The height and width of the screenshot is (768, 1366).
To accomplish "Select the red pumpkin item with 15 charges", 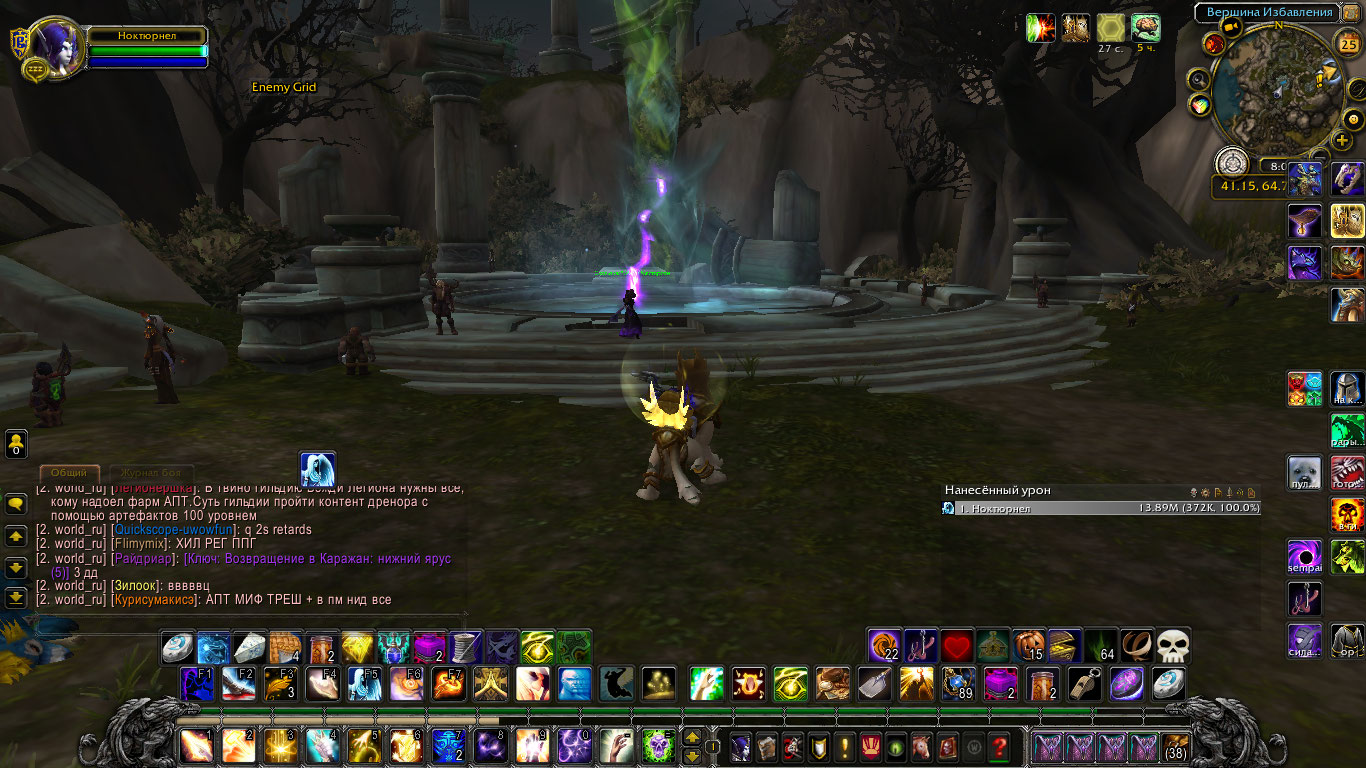I will click(x=1028, y=646).
